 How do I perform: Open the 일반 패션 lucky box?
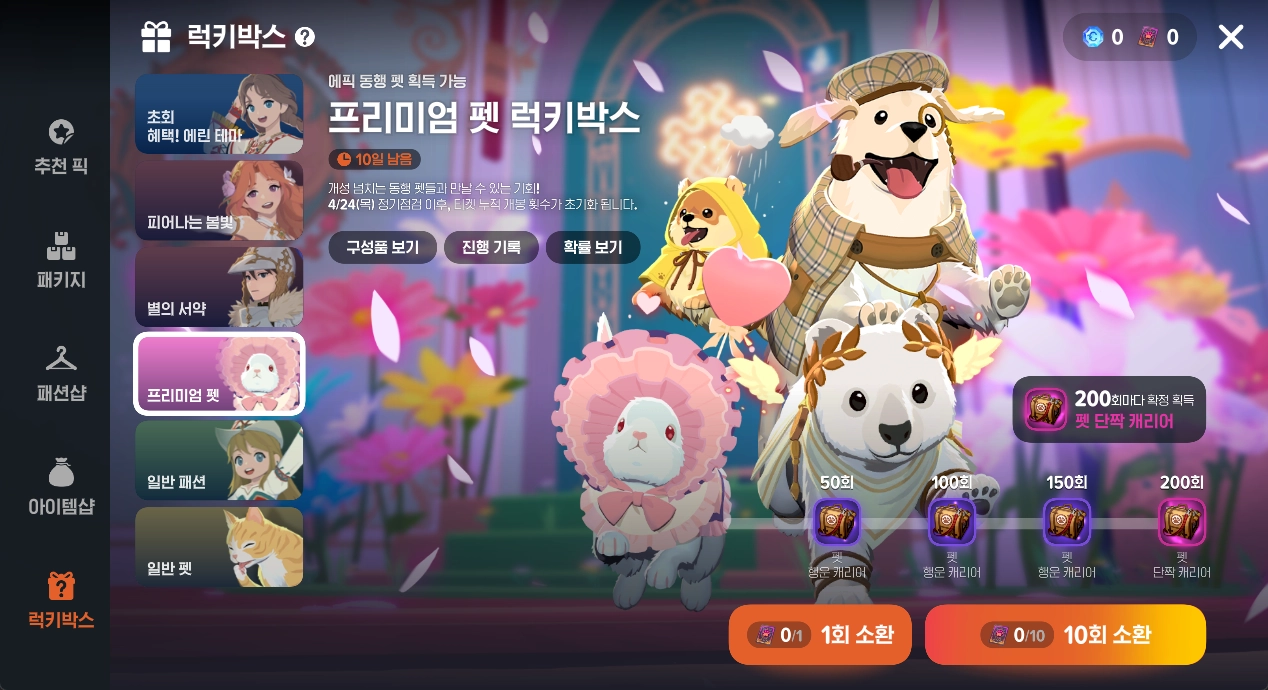click(x=219, y=460)
